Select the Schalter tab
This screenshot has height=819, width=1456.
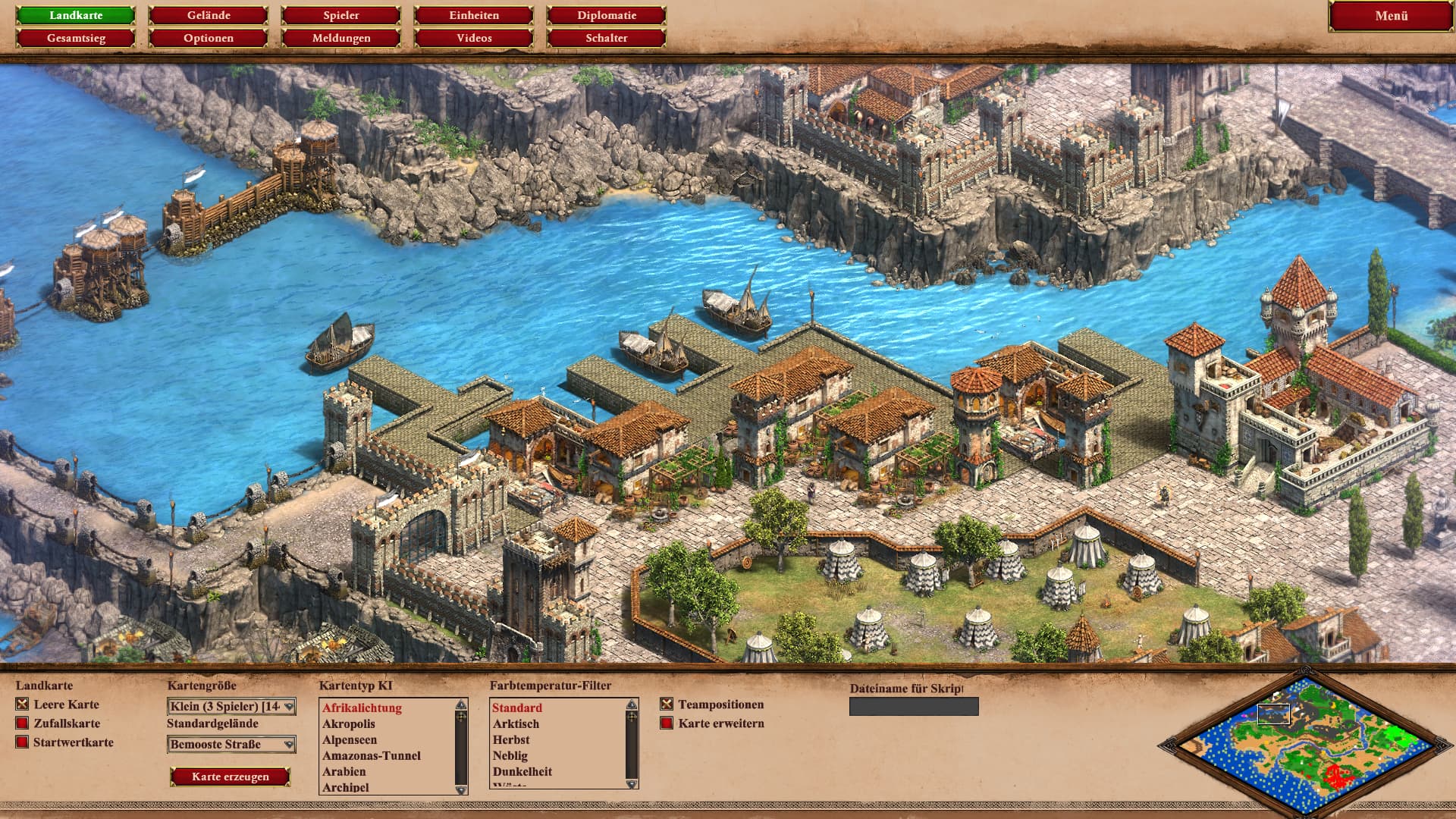click(x=607, y=38)
